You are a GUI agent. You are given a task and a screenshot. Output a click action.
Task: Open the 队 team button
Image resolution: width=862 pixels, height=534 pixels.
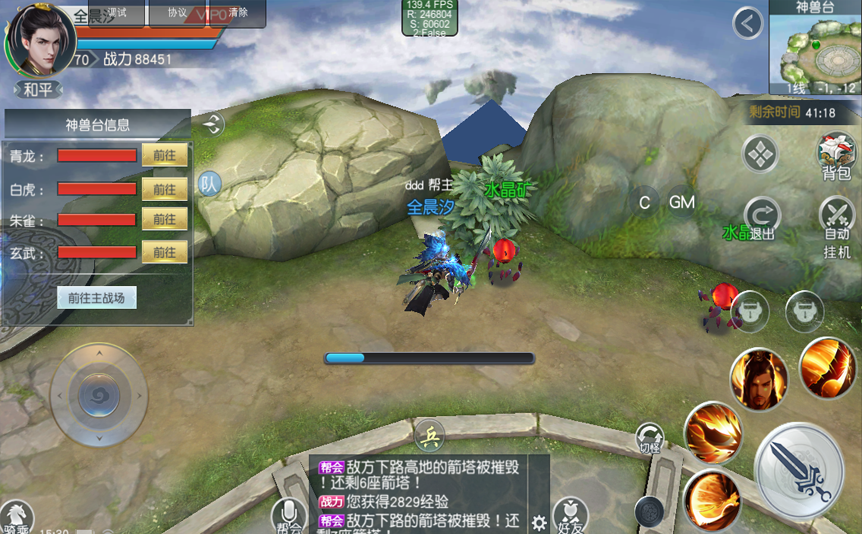tap(209, 183)
